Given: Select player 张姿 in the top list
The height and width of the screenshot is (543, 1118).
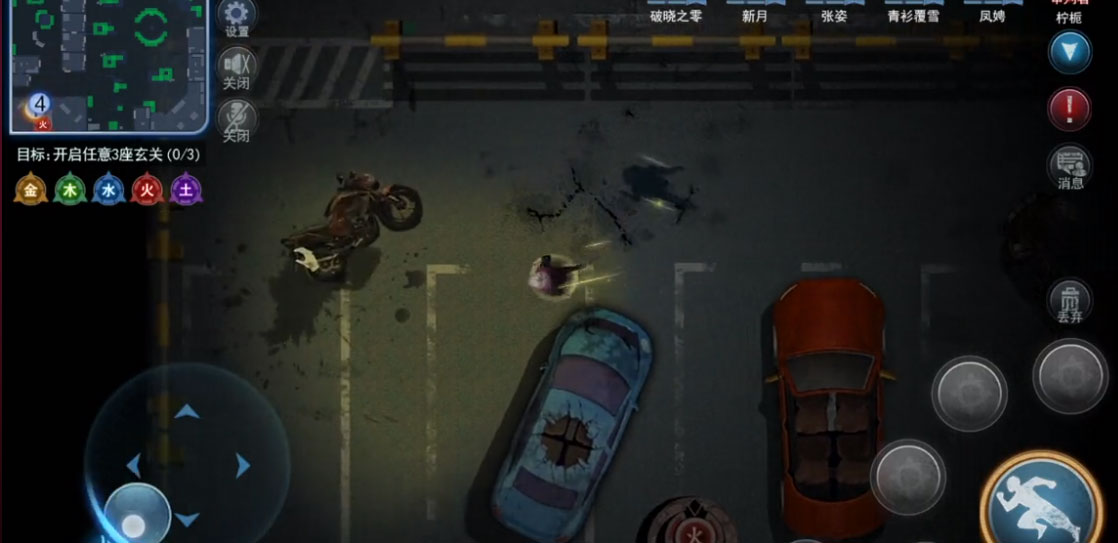Looking at the screenshot, I should (x=834, y=14).
